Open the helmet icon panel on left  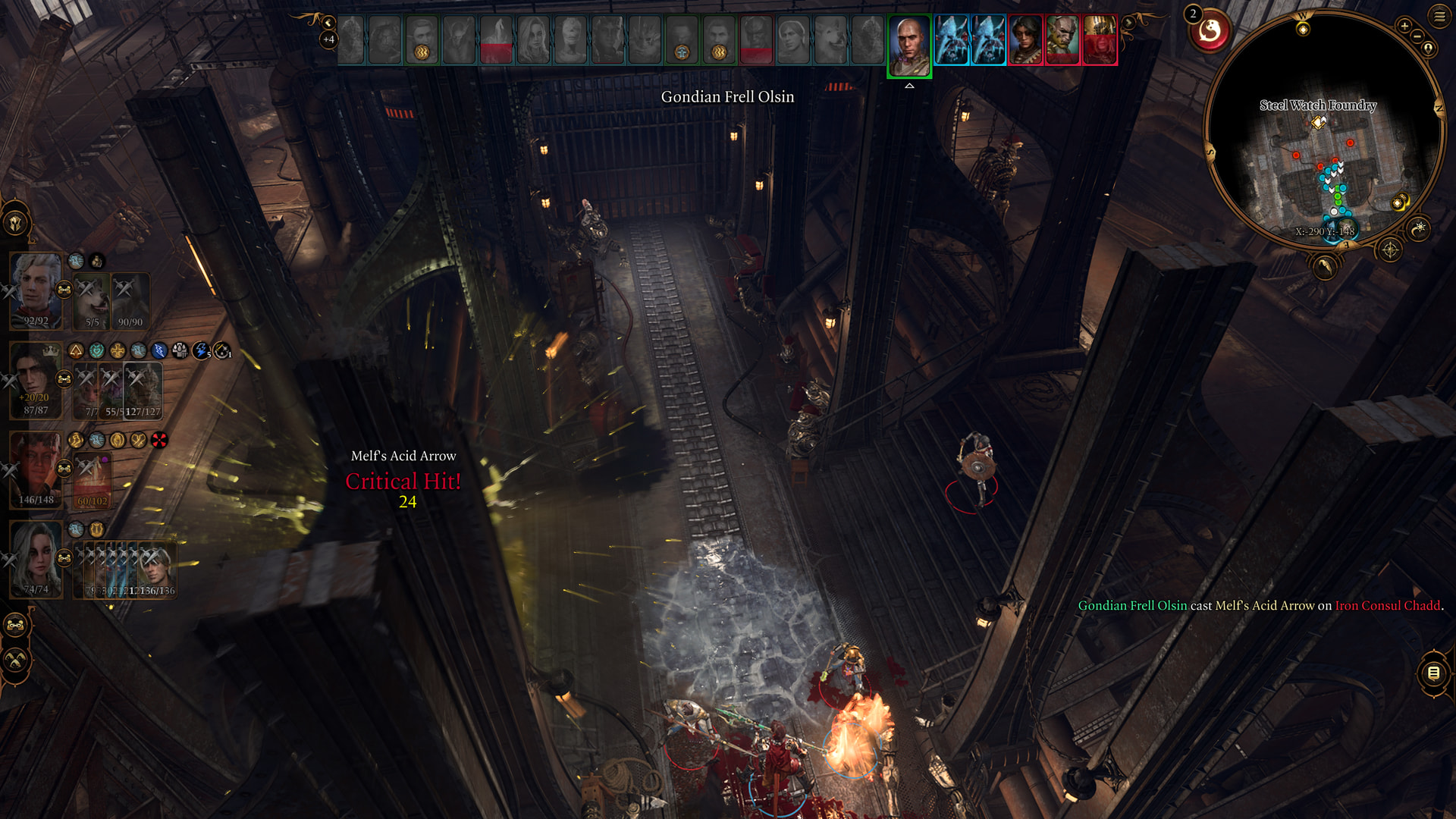[x=15, y=223]
